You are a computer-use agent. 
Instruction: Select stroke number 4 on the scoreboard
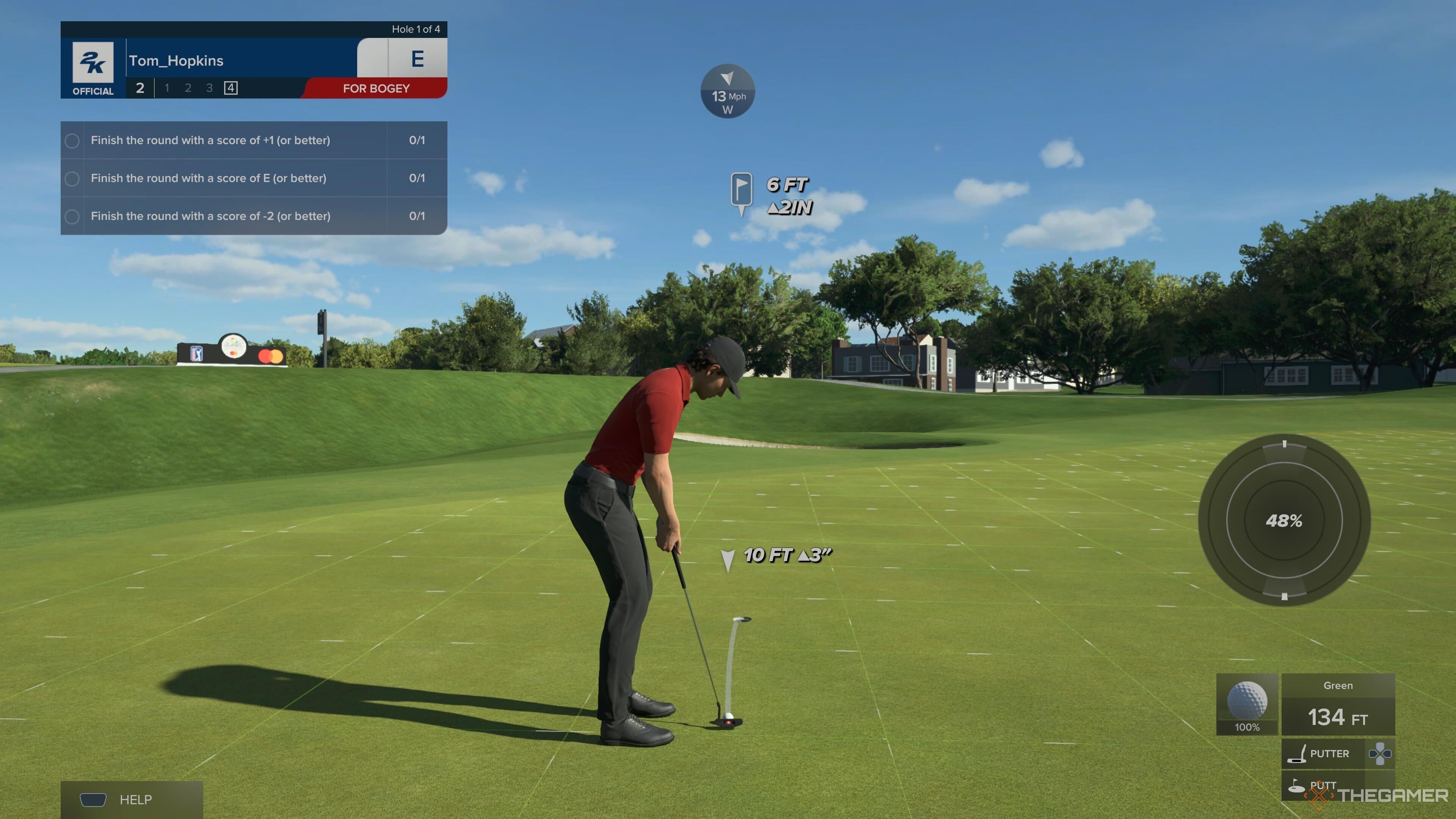pyautogui.click(x=231, y=88)
